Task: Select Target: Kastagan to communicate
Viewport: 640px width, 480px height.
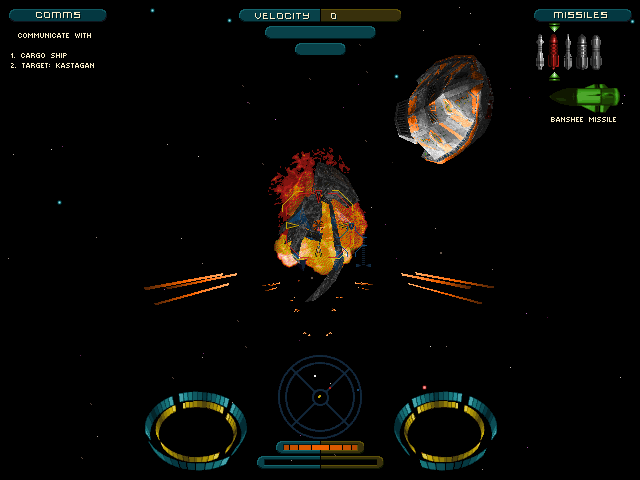Action: coord(57,65)
